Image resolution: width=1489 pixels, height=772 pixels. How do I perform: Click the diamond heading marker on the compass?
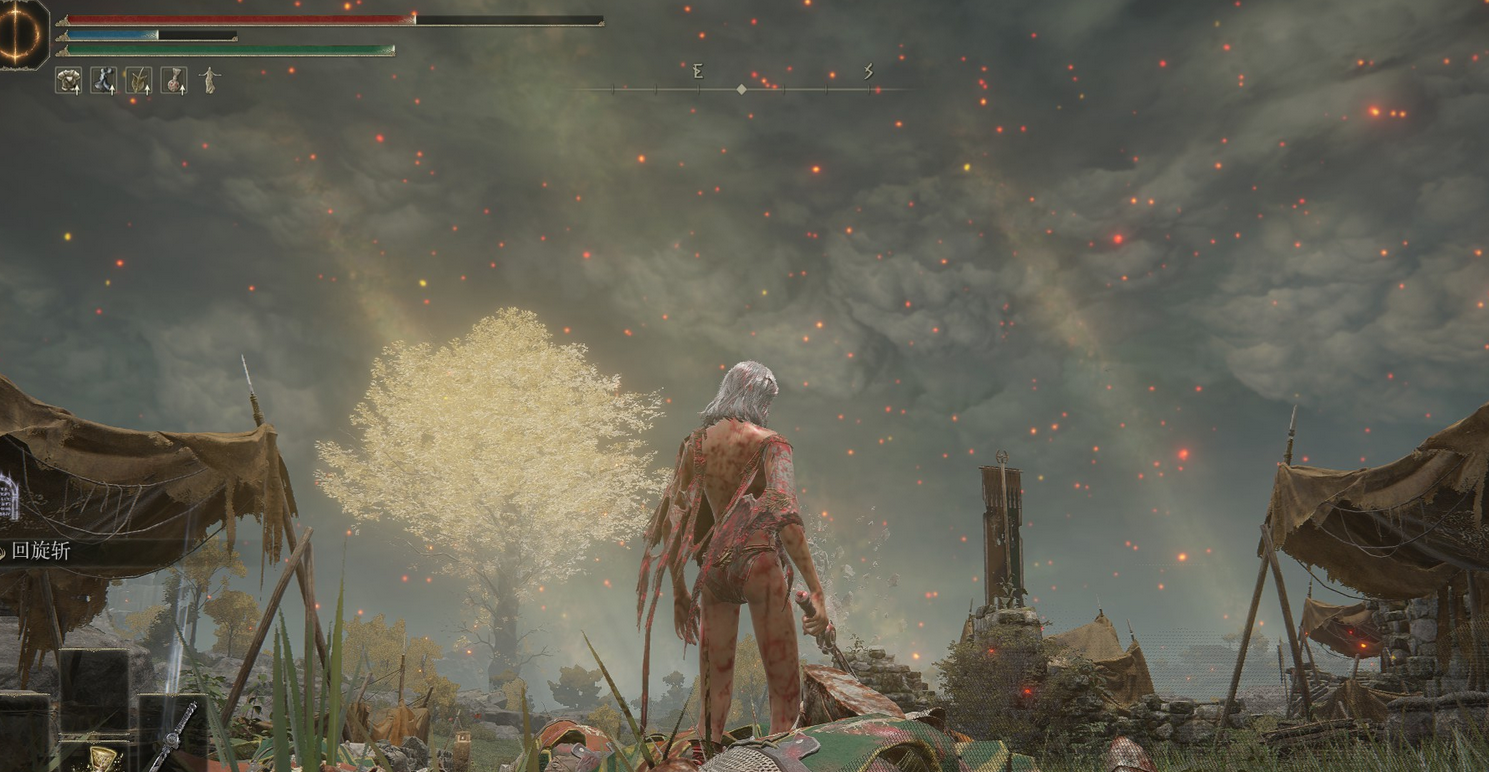pos(740,88)
